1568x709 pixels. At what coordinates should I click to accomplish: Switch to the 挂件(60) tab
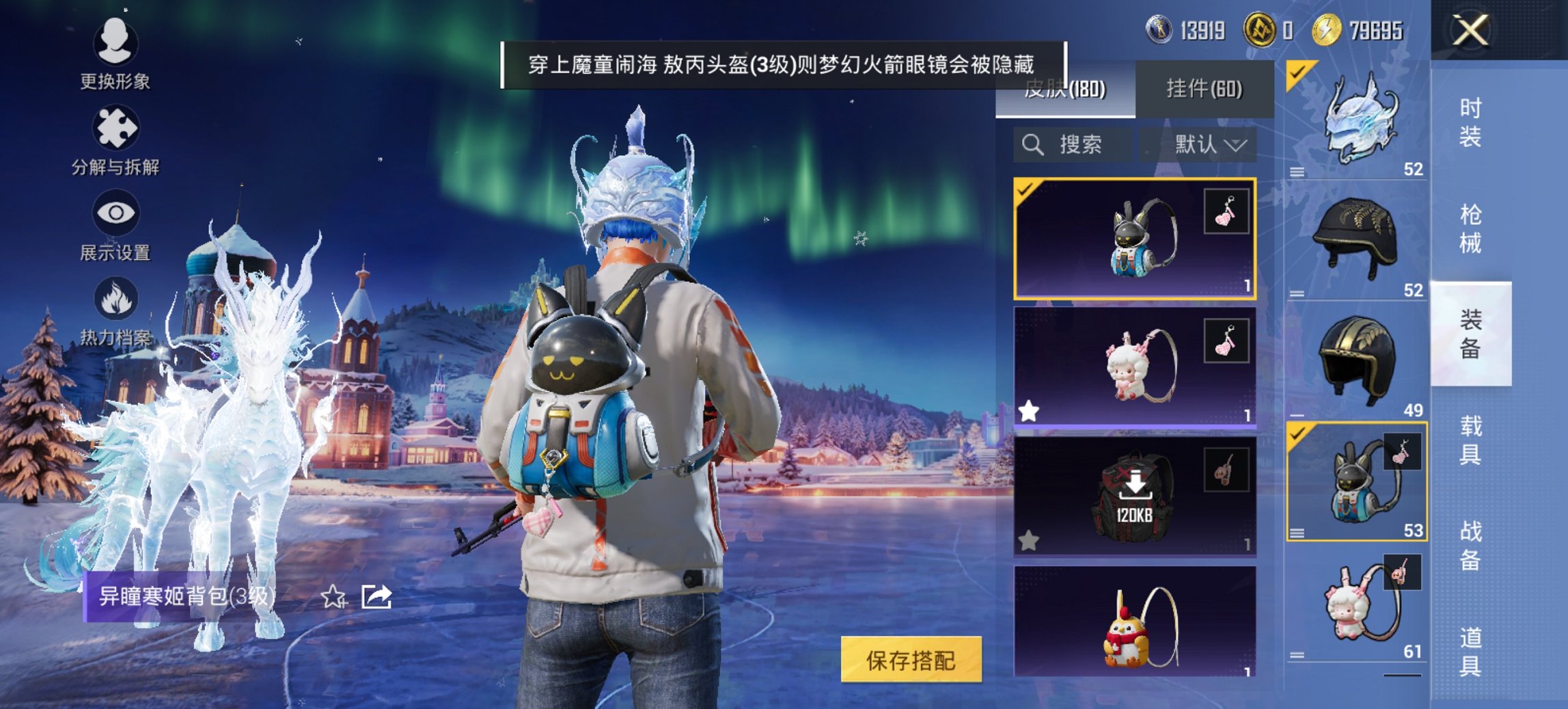click(1205, 89)
